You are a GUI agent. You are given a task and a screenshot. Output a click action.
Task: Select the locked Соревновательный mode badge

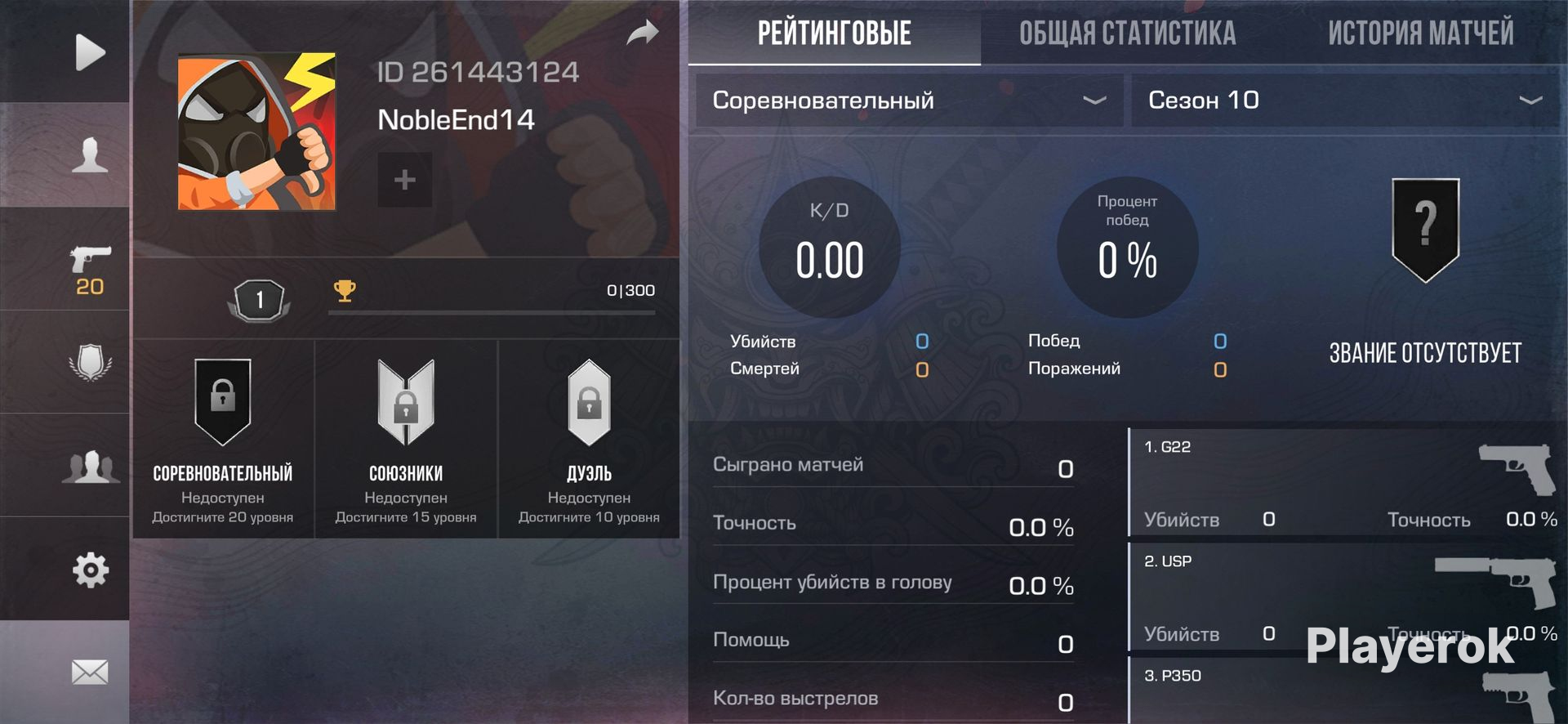point(221,402)
